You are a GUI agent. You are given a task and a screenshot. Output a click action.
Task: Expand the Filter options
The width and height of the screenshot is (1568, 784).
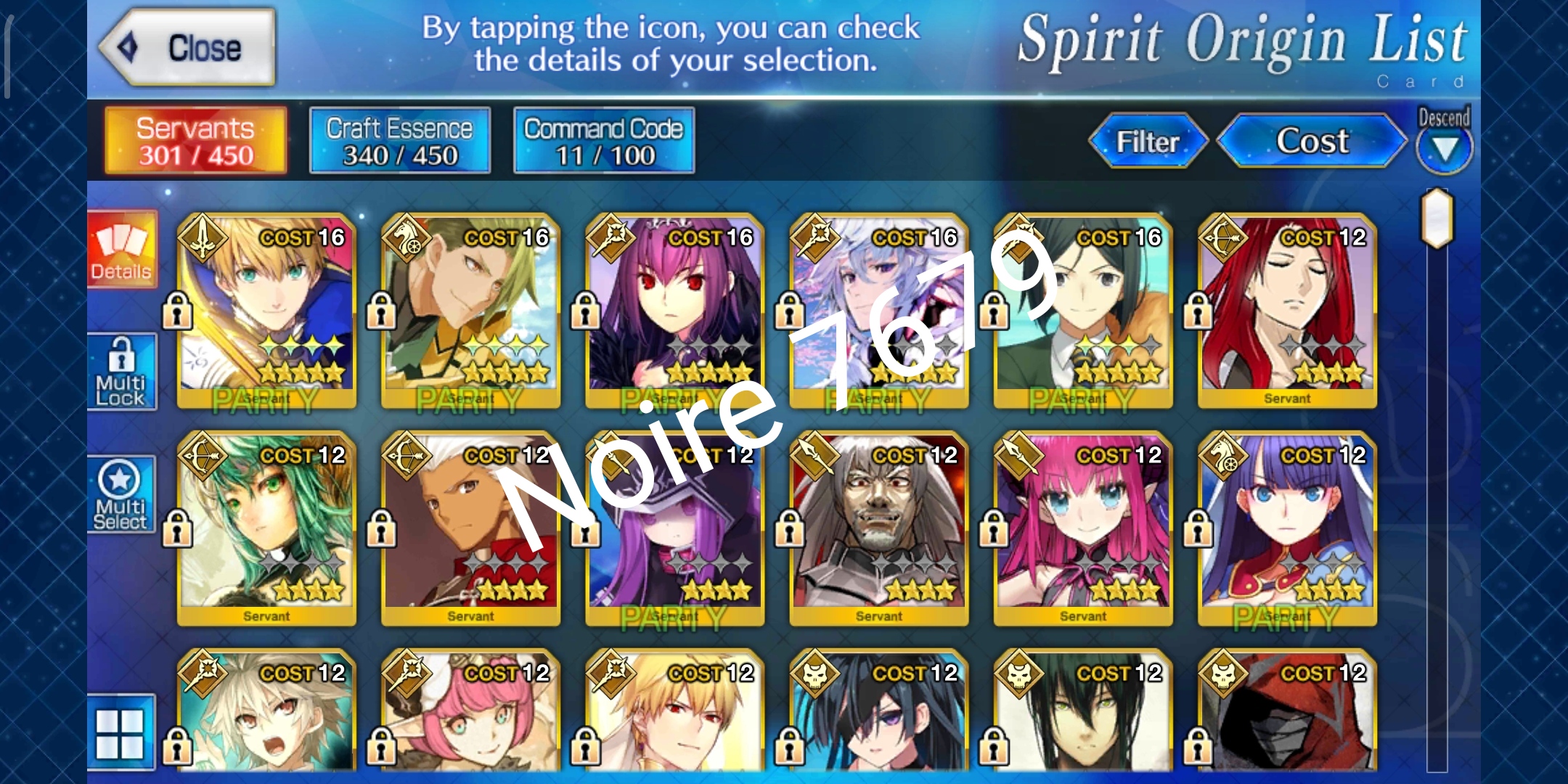tap(1147, 142)
